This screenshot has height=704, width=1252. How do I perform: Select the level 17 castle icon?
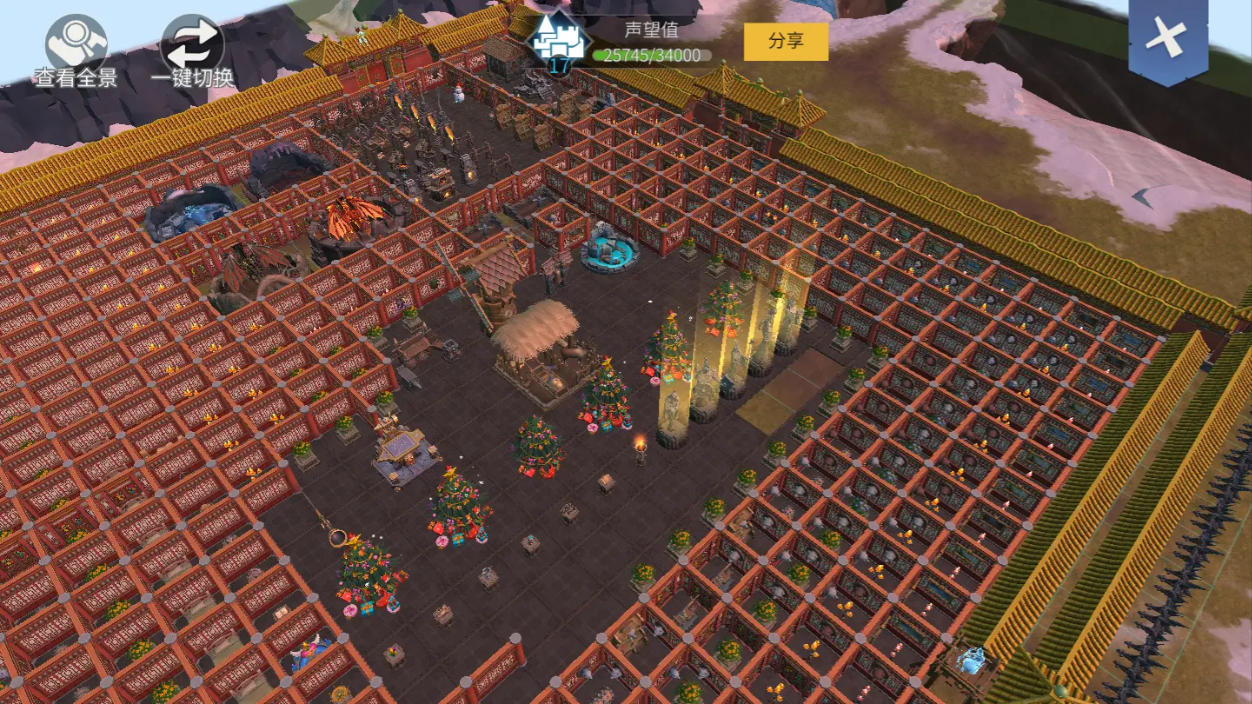(558, 42)
